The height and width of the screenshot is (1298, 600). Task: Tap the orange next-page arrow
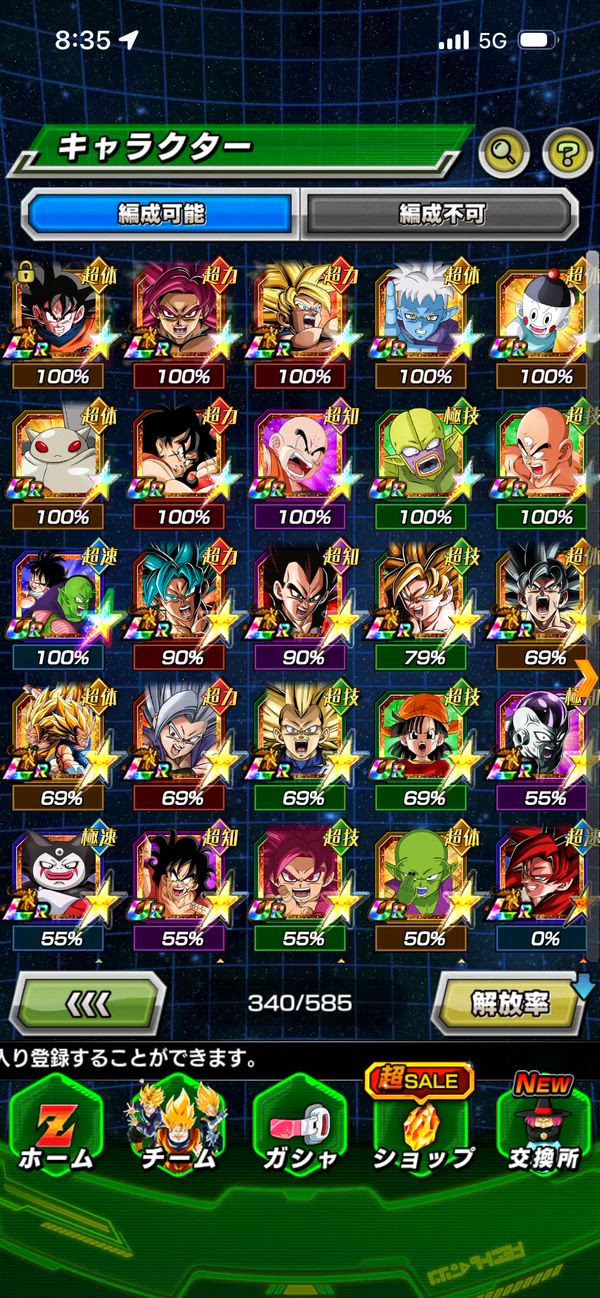point(587,676)
